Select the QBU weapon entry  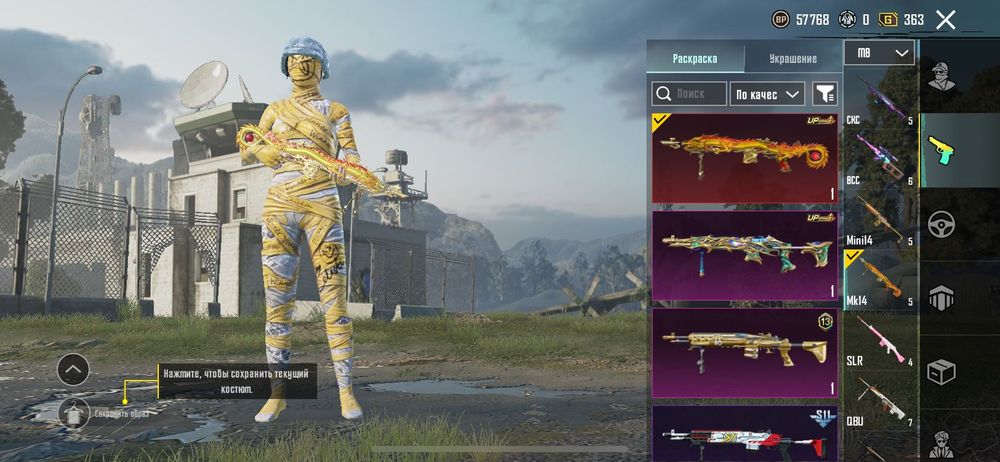pos(880,402)
